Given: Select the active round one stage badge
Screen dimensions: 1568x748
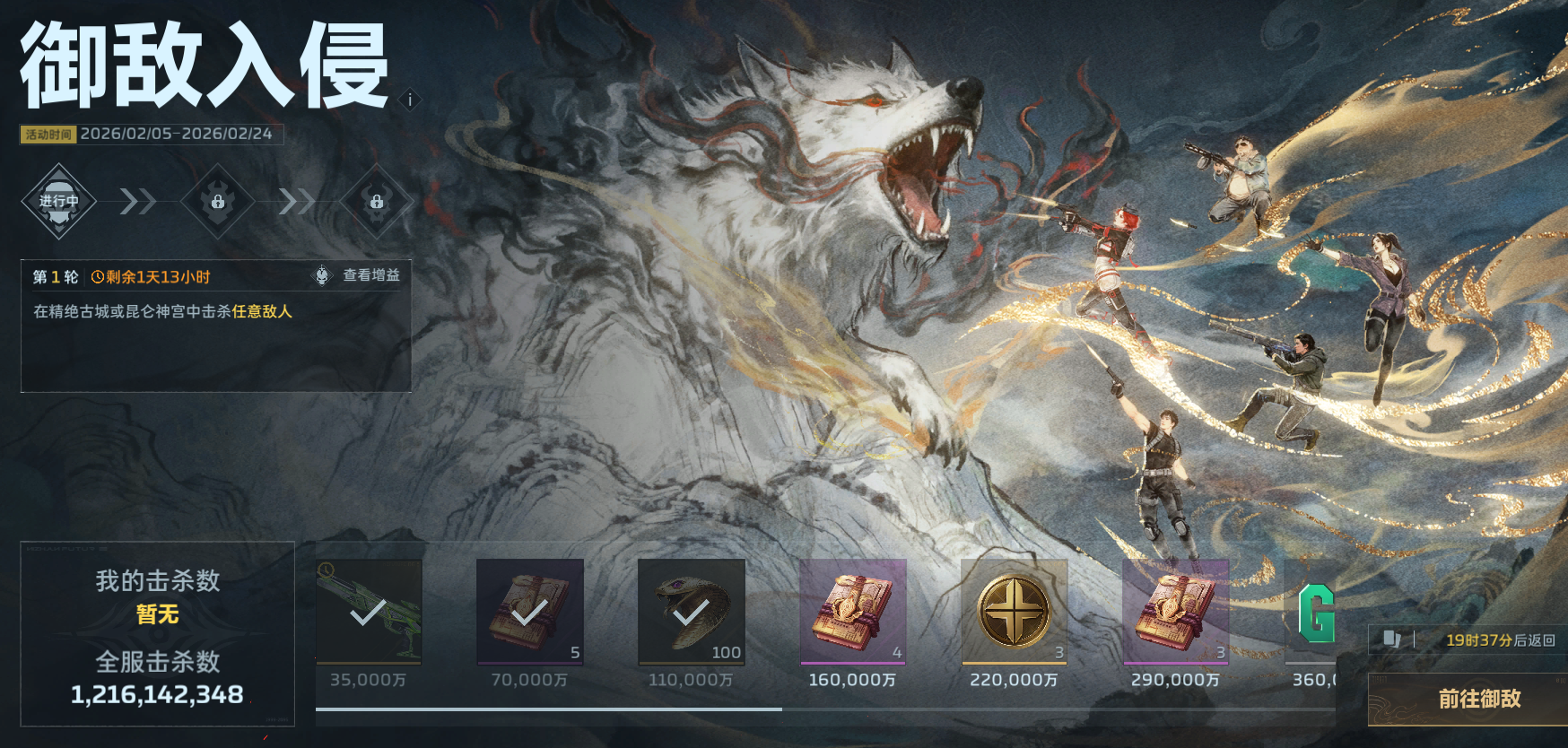Looking at the screenshot, I should 59,201.
